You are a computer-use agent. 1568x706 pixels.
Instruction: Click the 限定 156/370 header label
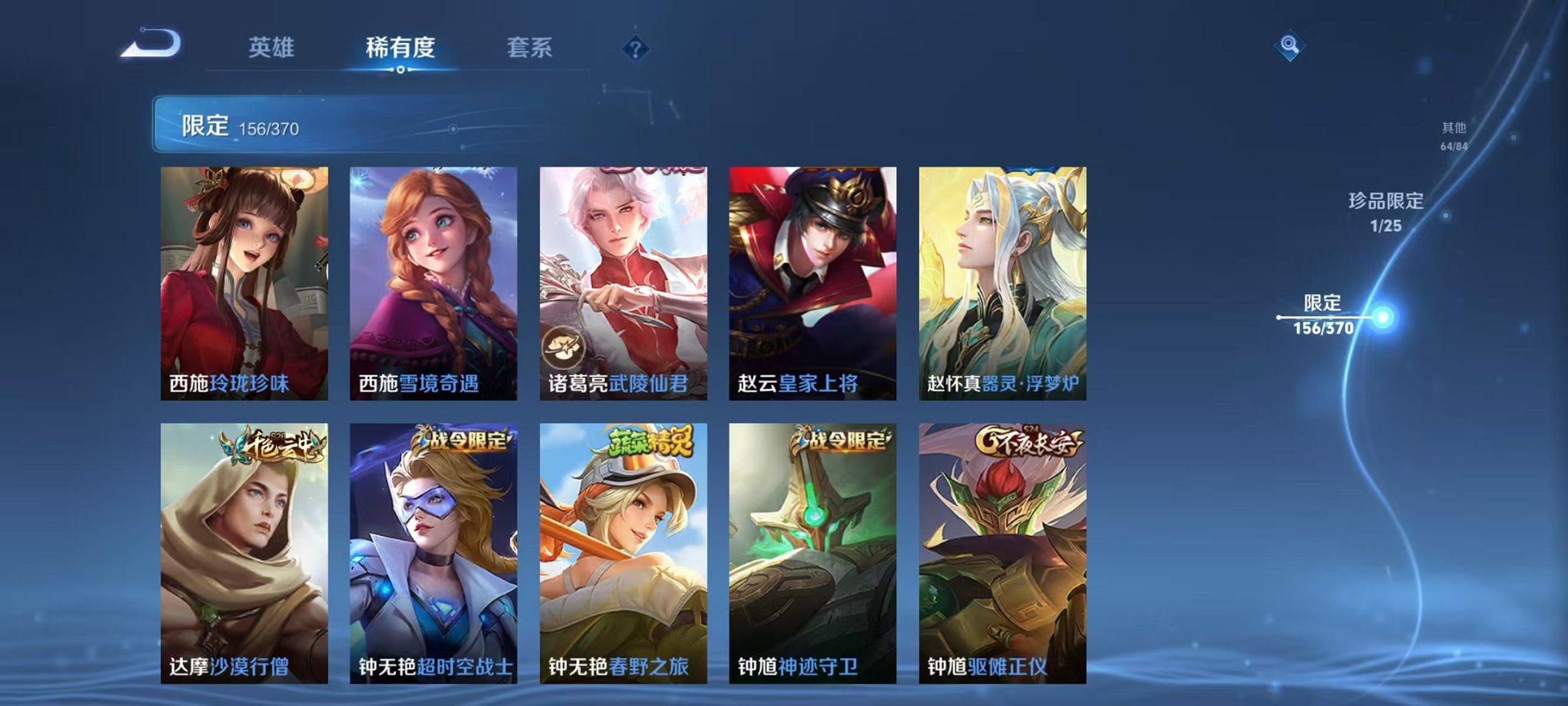click(x=238, y=127)
